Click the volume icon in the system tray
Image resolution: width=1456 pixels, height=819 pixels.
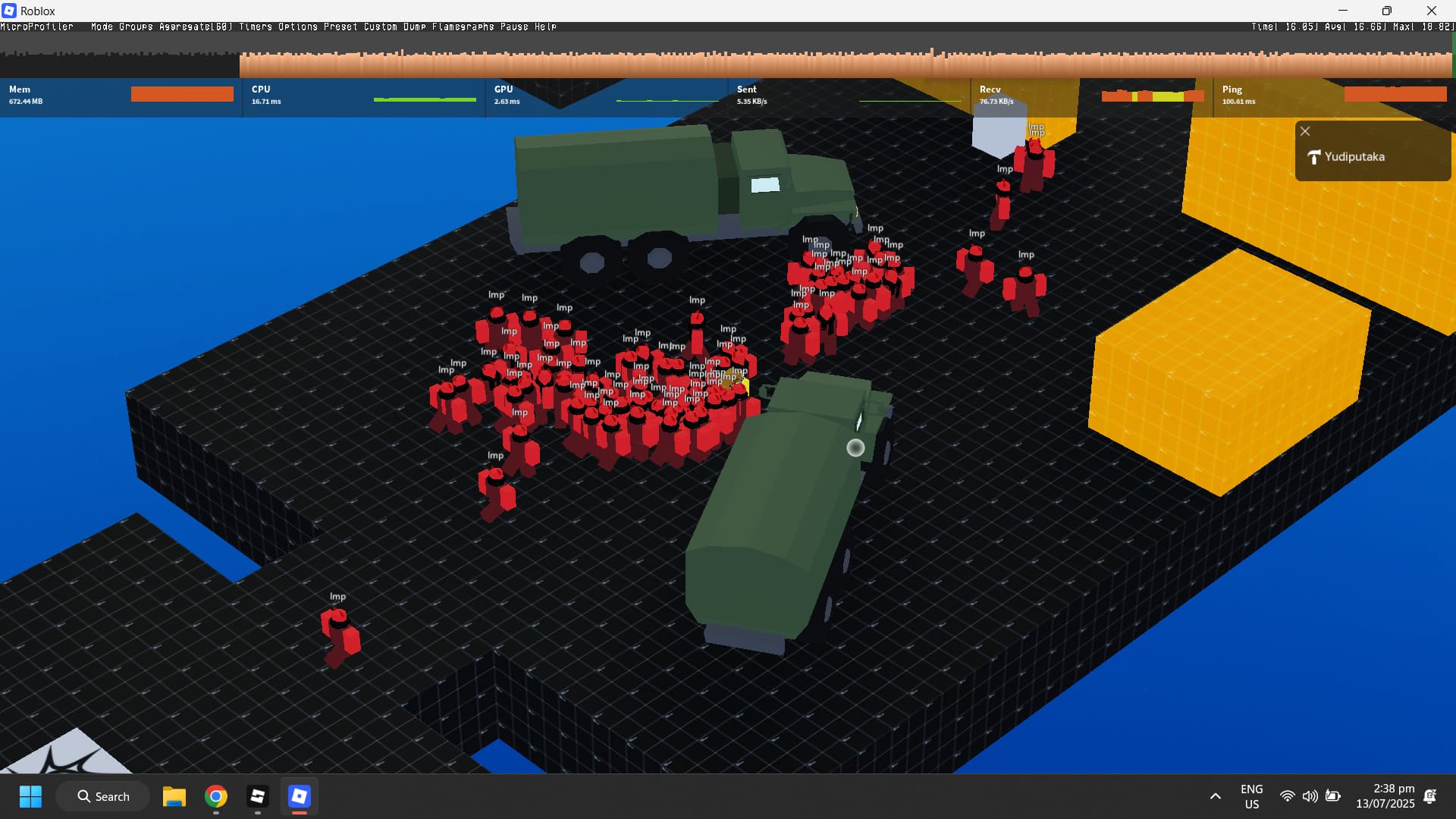[1310, 796]
